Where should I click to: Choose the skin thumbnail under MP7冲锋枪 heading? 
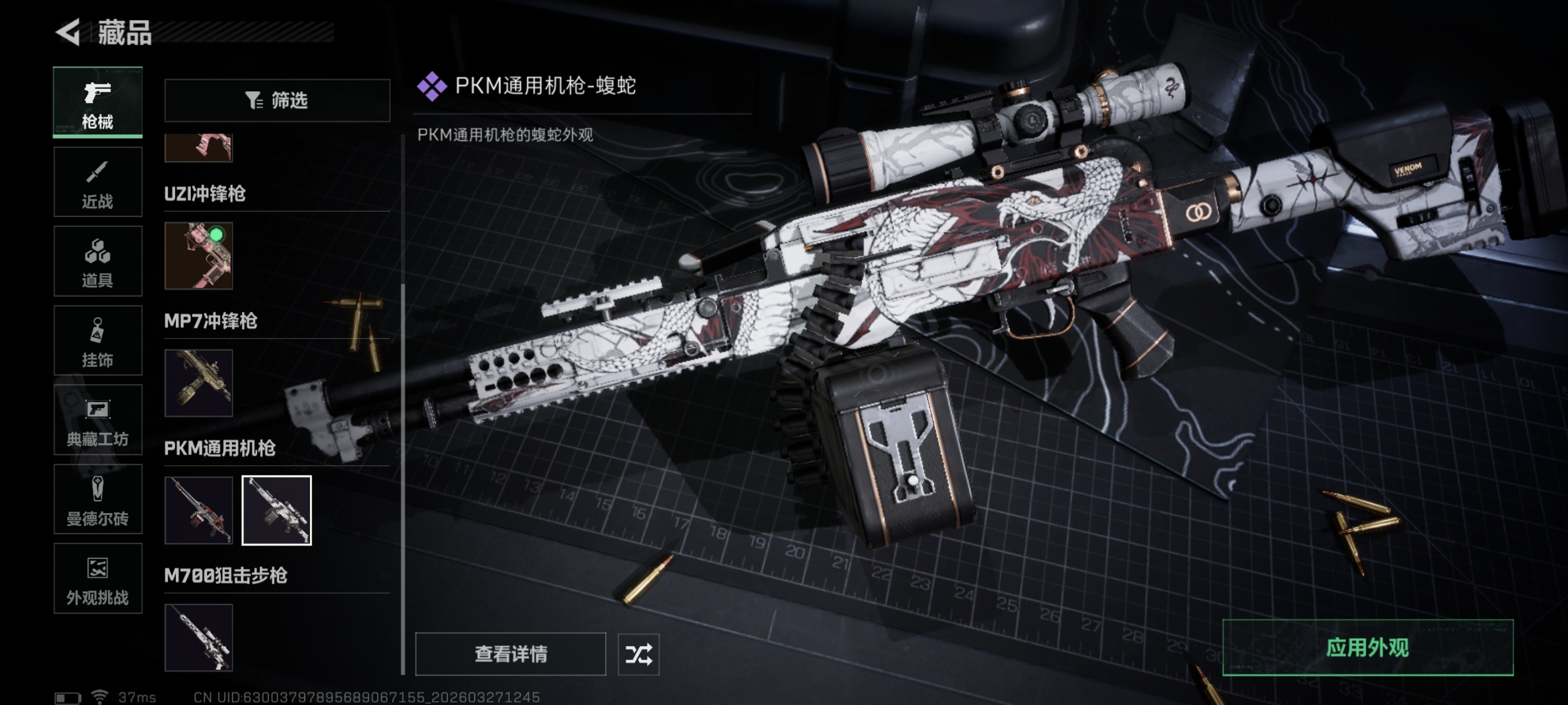(198, 383)
